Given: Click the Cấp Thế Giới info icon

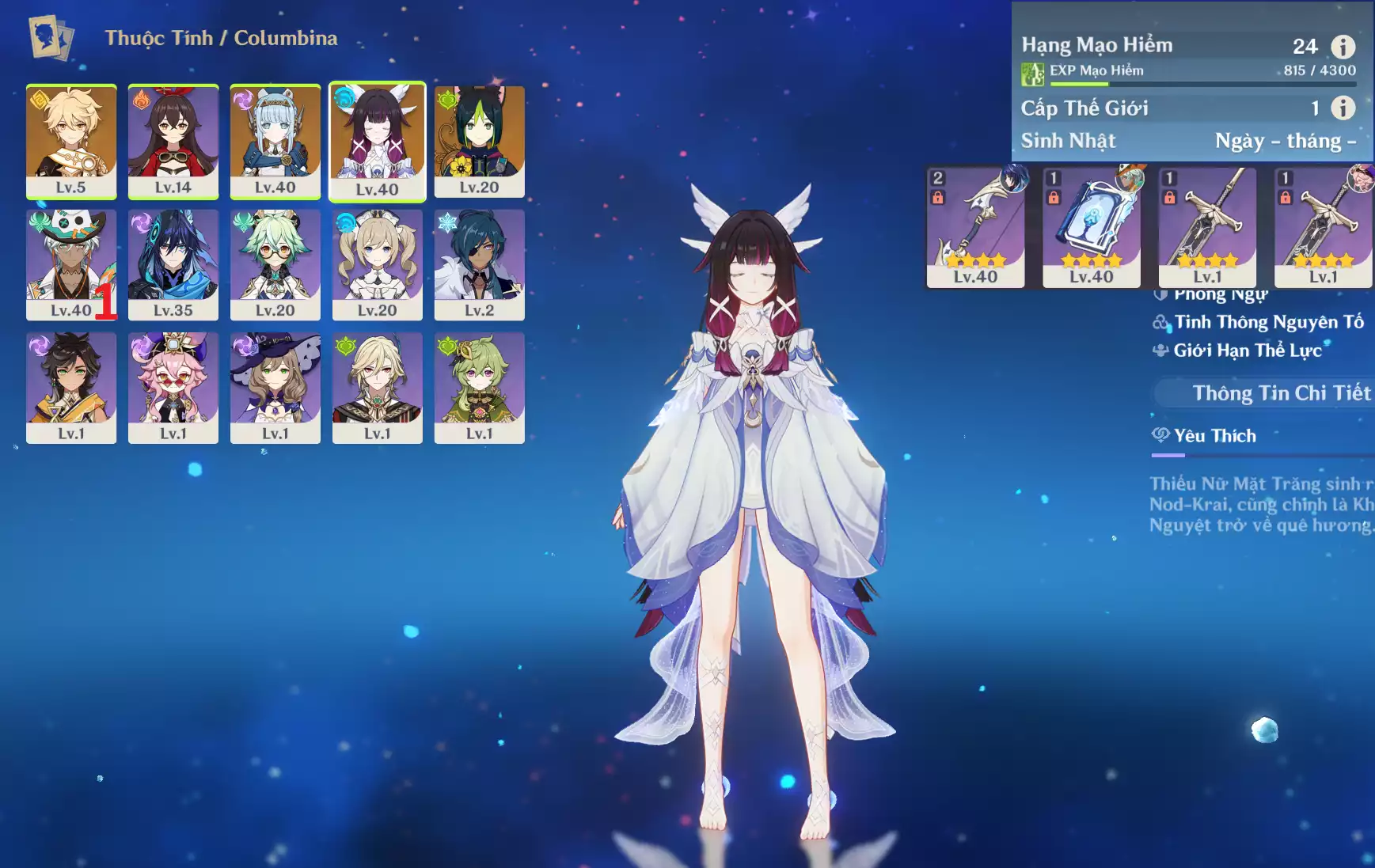Looking at the screenshot, I should [x=1343, y=108].
